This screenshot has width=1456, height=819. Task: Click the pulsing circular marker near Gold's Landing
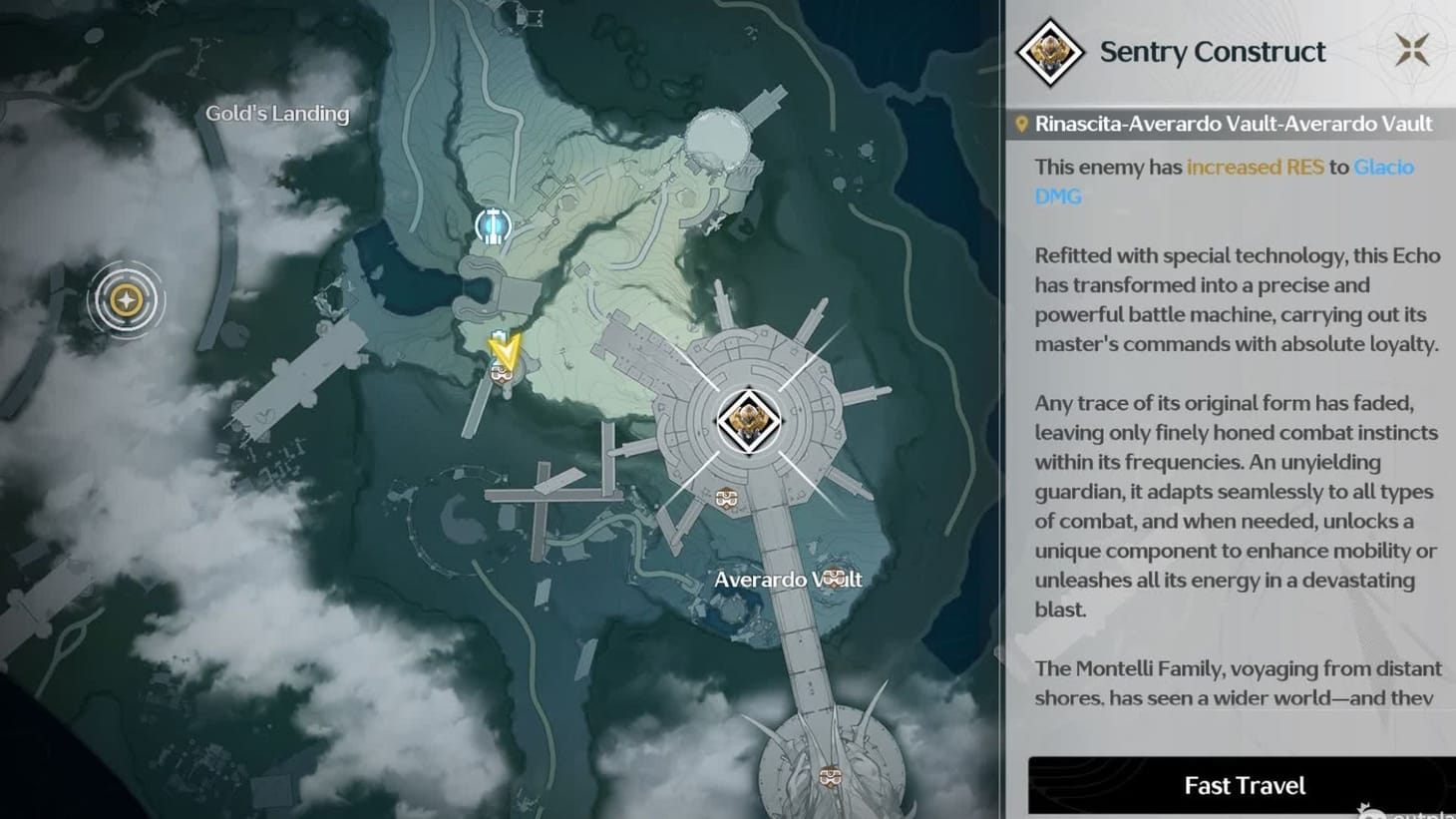click(127, 299)
